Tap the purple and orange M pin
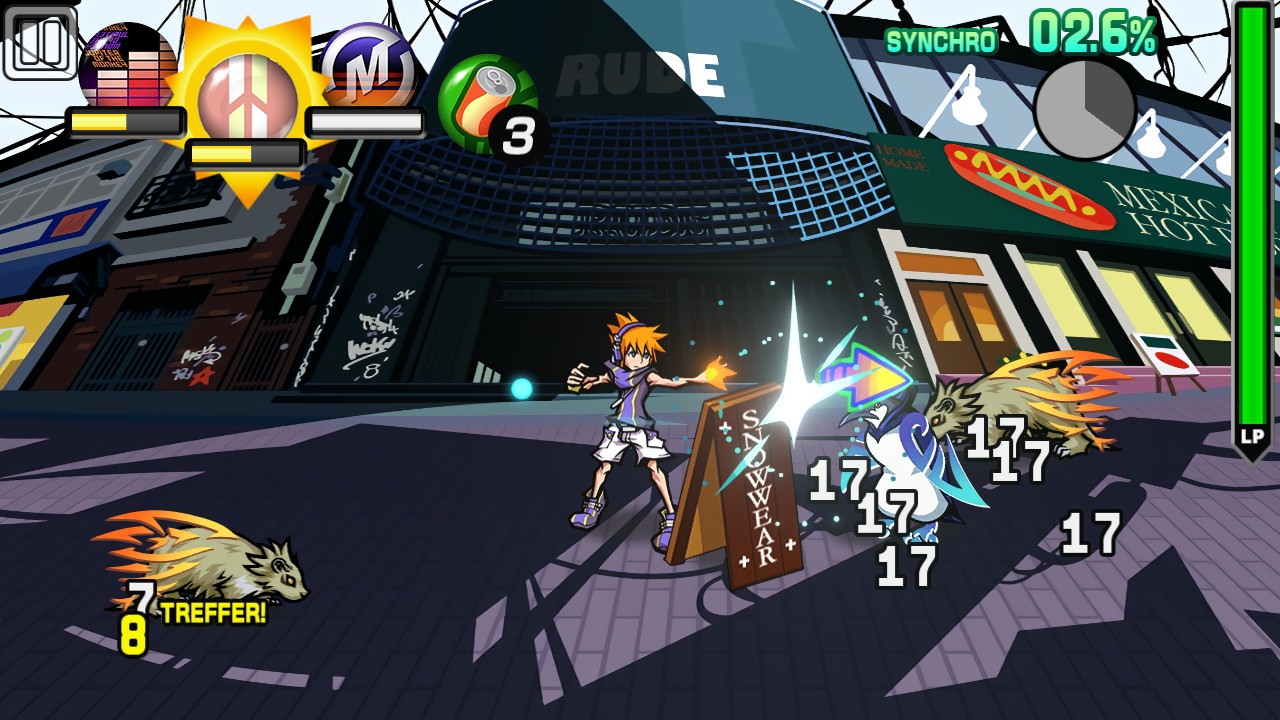Image resolution: width=1280 pixels, height=720 pixels. click(367, 67)
